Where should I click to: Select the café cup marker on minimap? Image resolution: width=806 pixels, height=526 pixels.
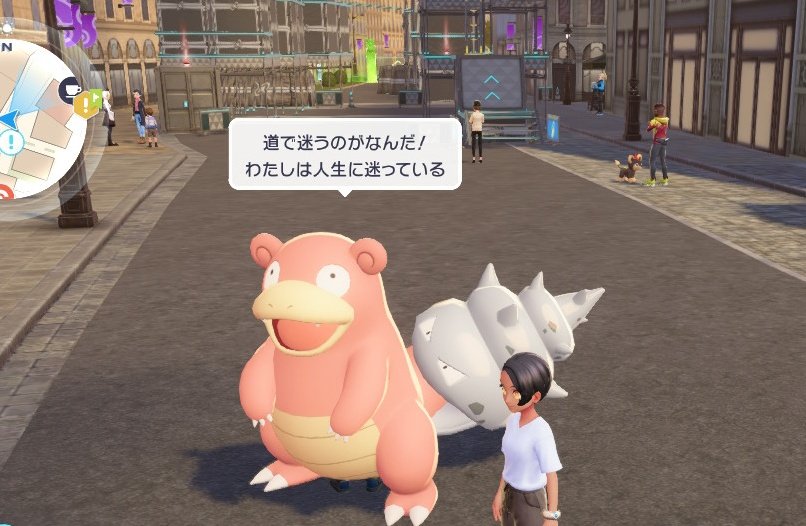[71, 90]
